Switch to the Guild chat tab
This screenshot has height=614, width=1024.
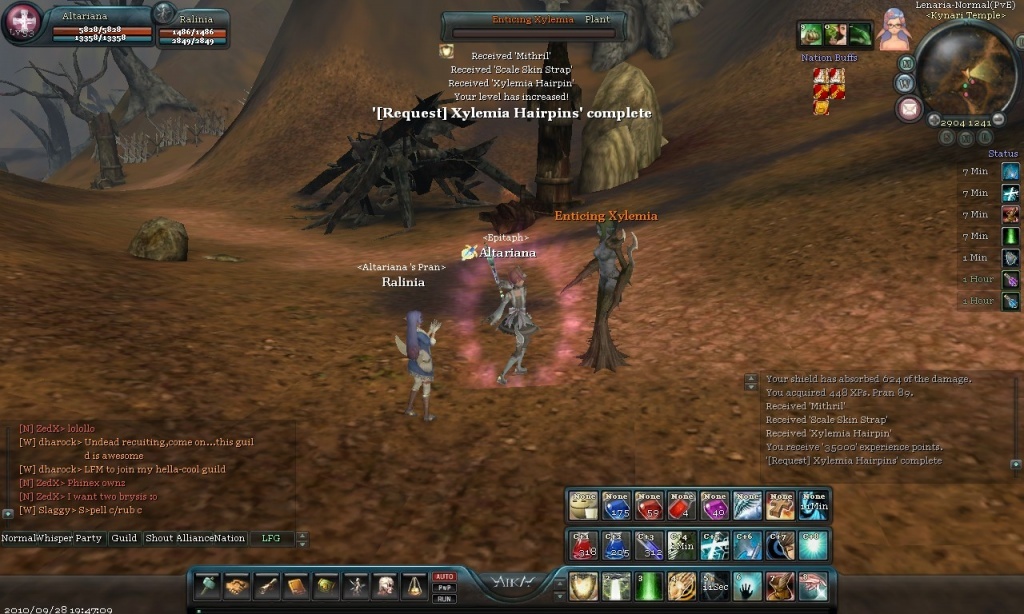(124, 538)
